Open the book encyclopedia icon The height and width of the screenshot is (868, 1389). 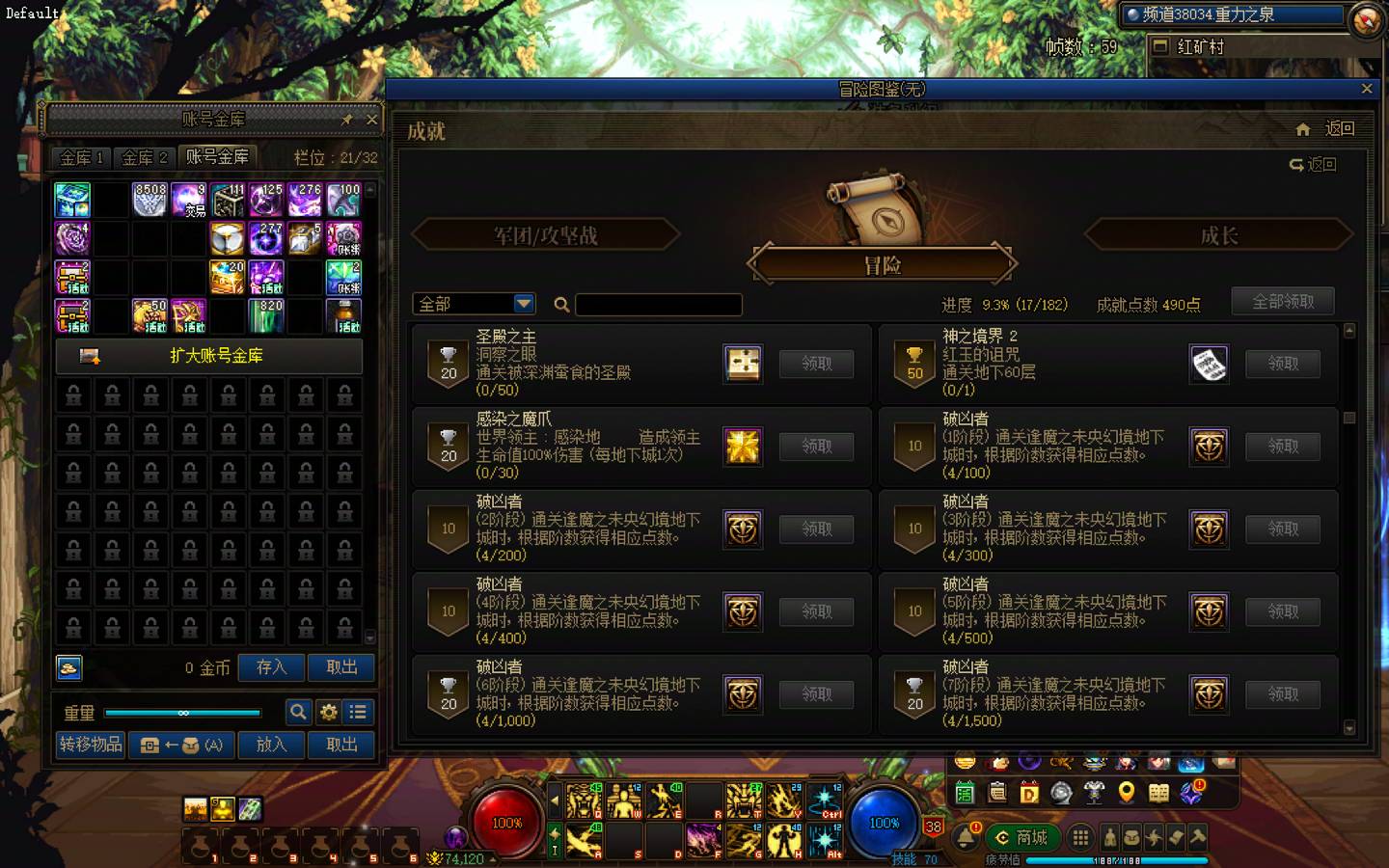click(x=1159, y=793)
